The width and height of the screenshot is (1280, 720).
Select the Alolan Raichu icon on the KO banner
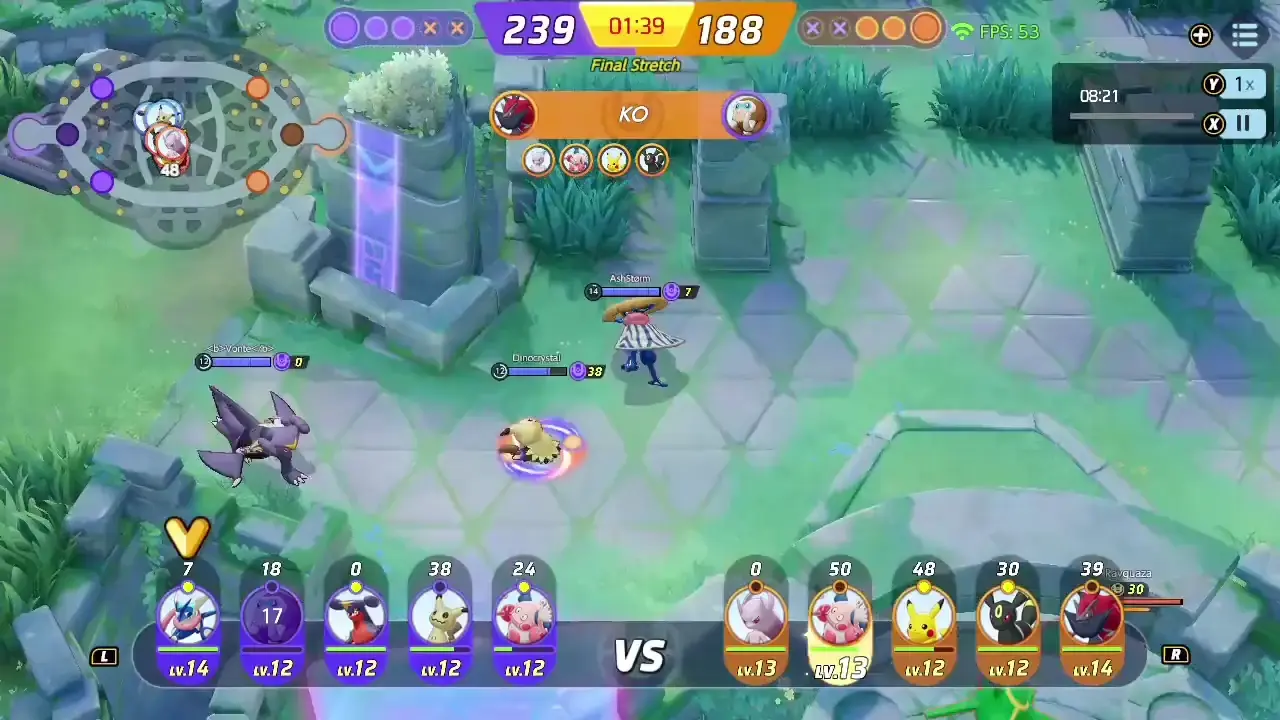pyautogui.click(x=747, y=113)
